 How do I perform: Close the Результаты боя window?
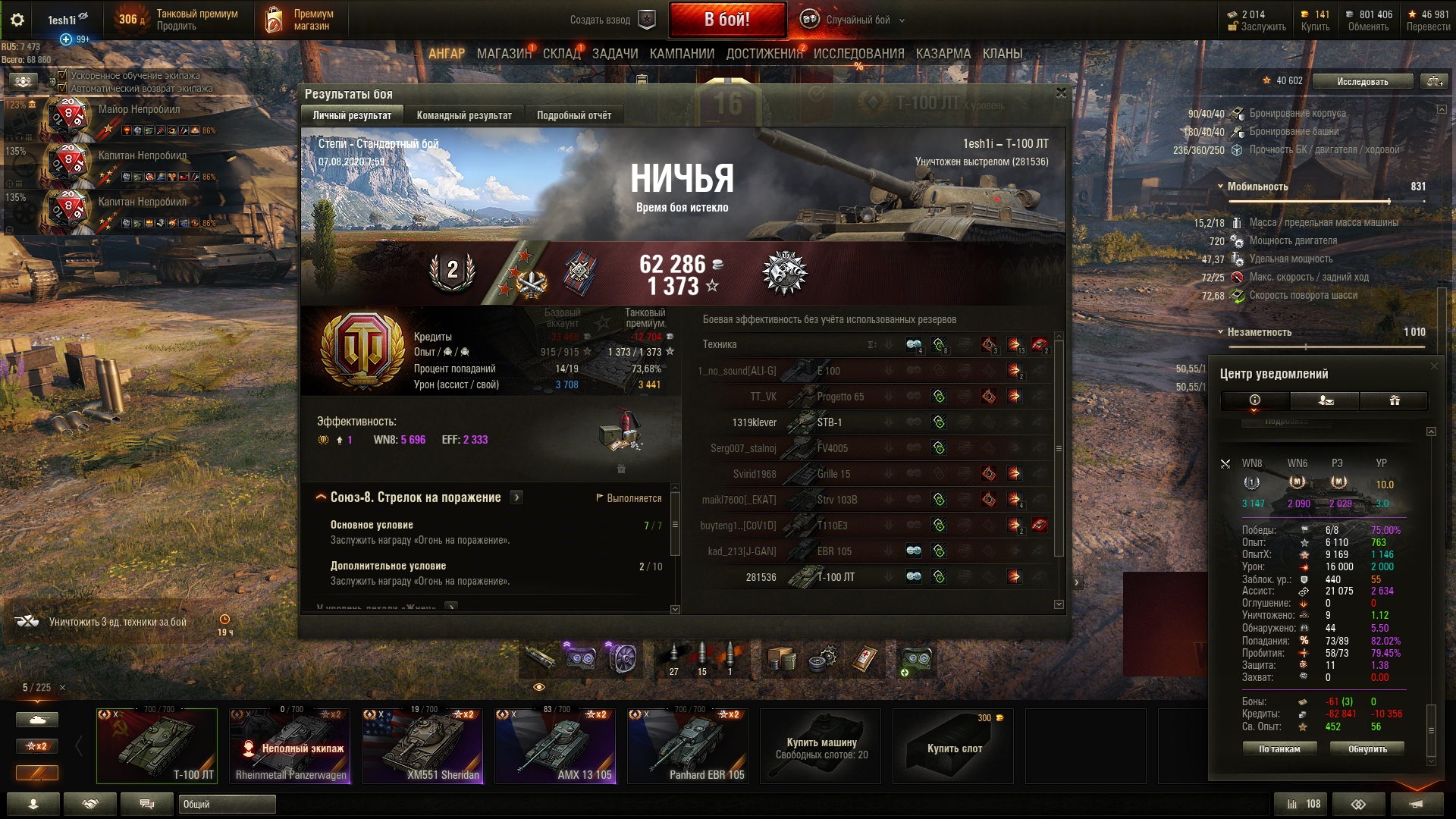coord(1061,93)
